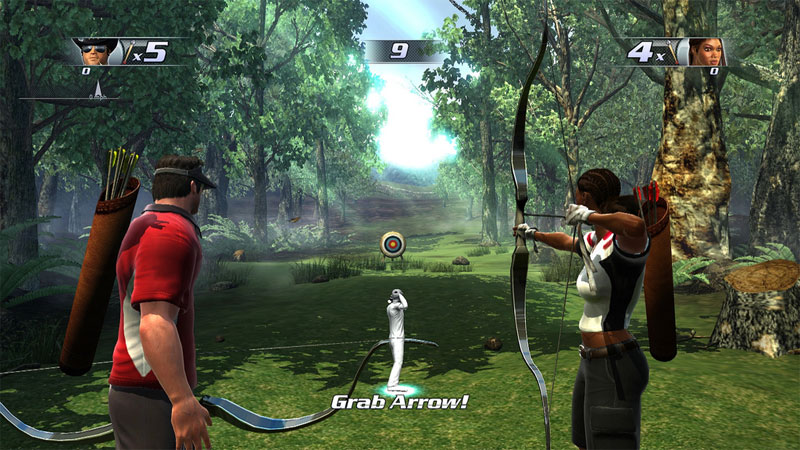Select the sunglasses player portrait

96,51
